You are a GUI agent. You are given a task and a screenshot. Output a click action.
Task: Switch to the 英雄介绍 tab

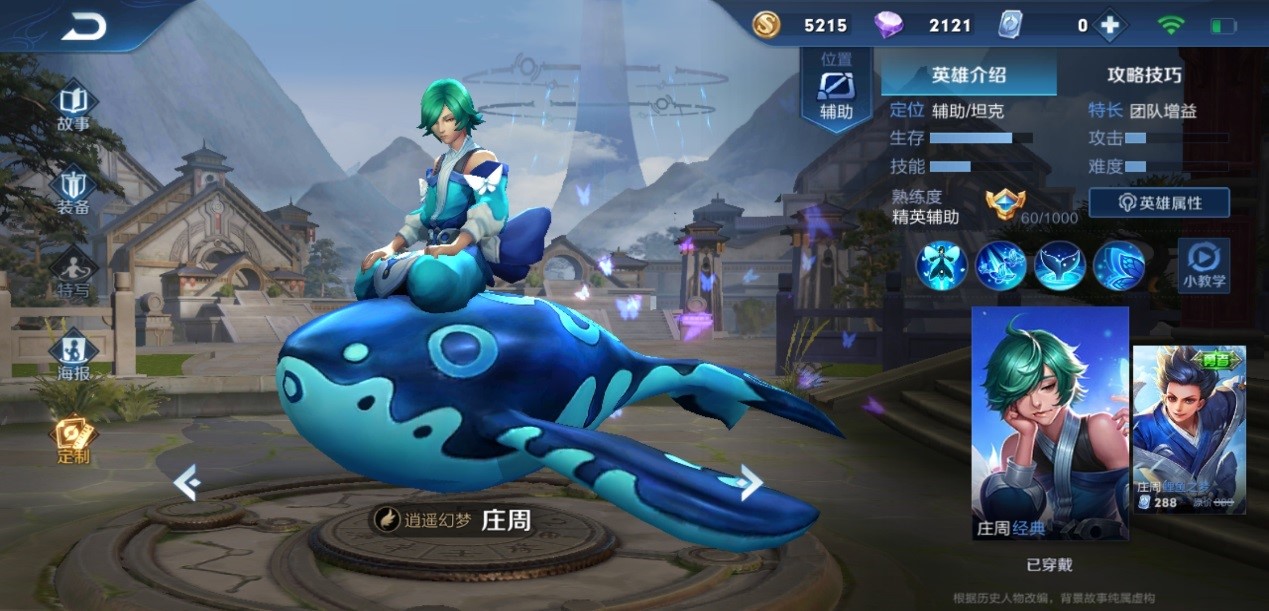pos(968,74)
